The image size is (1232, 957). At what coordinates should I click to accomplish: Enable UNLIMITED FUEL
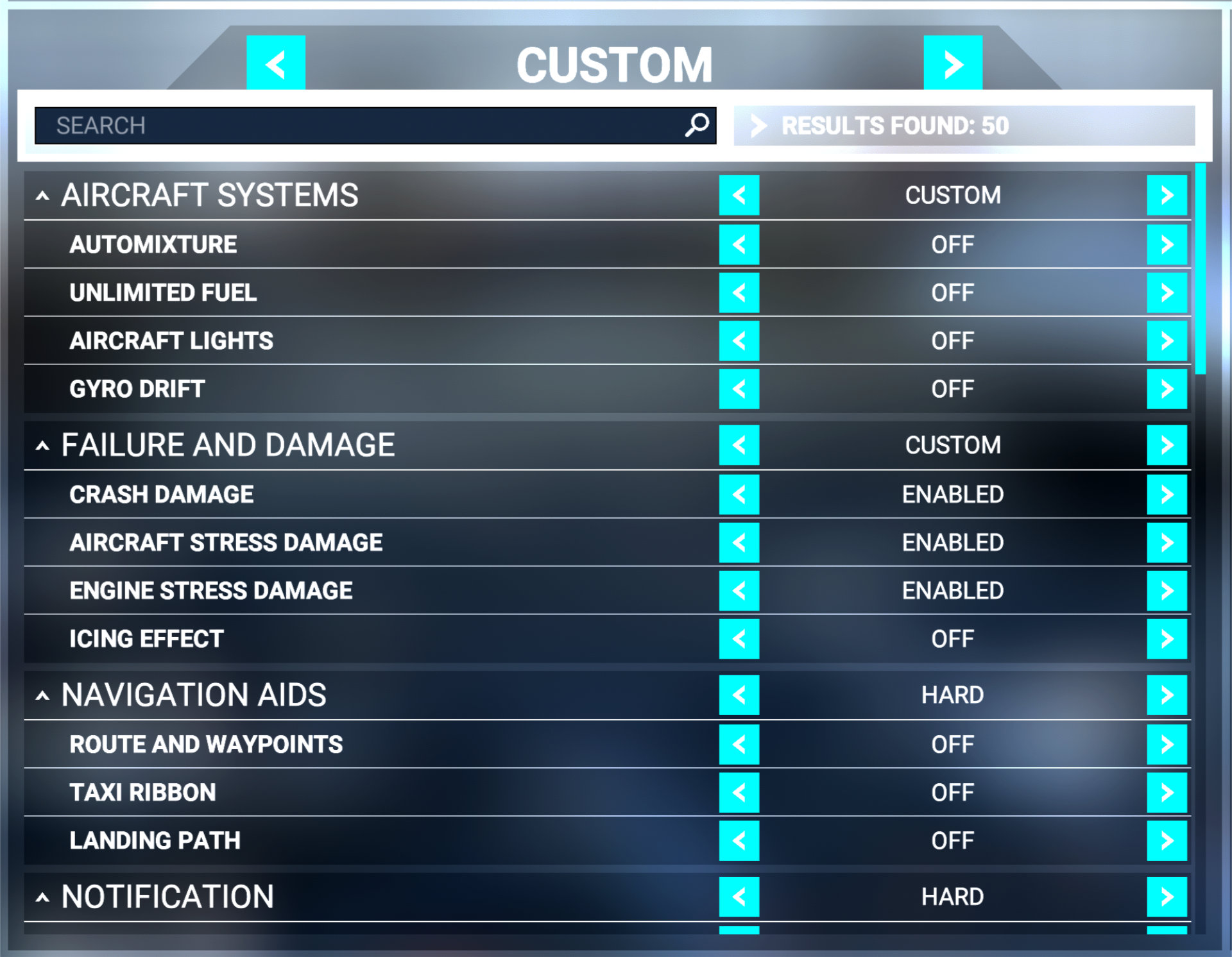pyautogui.click(x=1167, y=293)
